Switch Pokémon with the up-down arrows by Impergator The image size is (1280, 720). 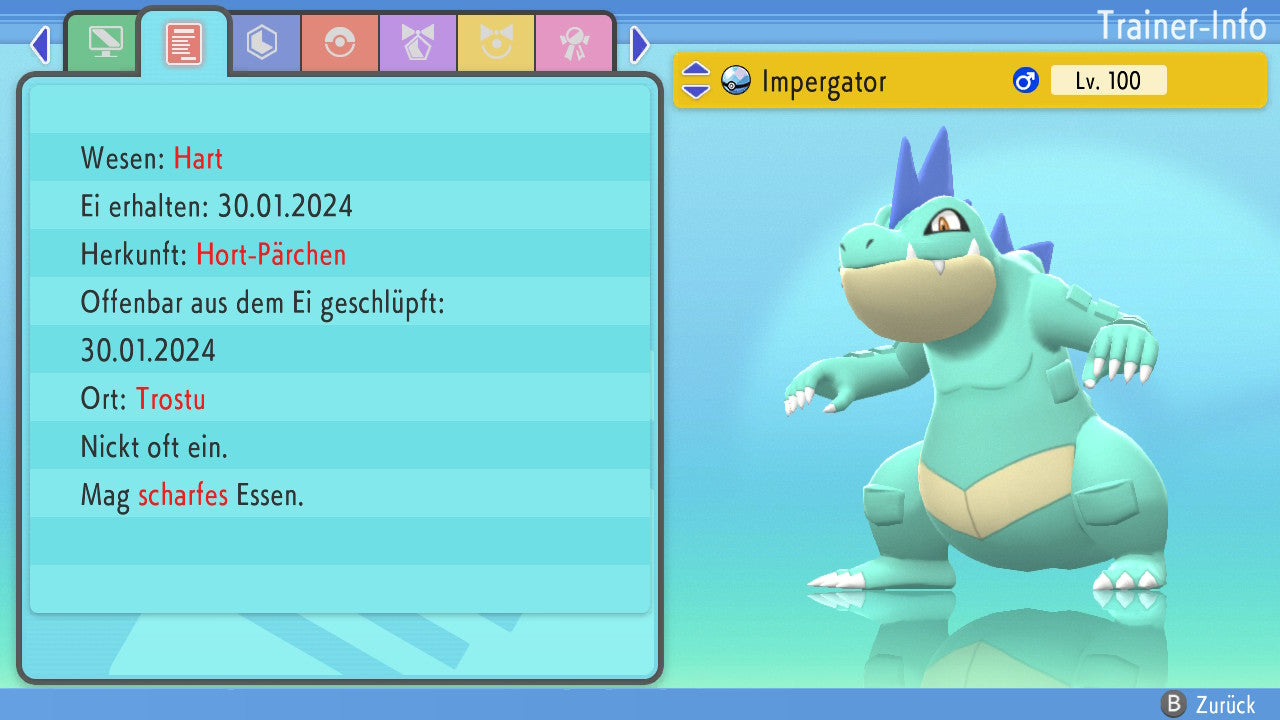(696, 81)
